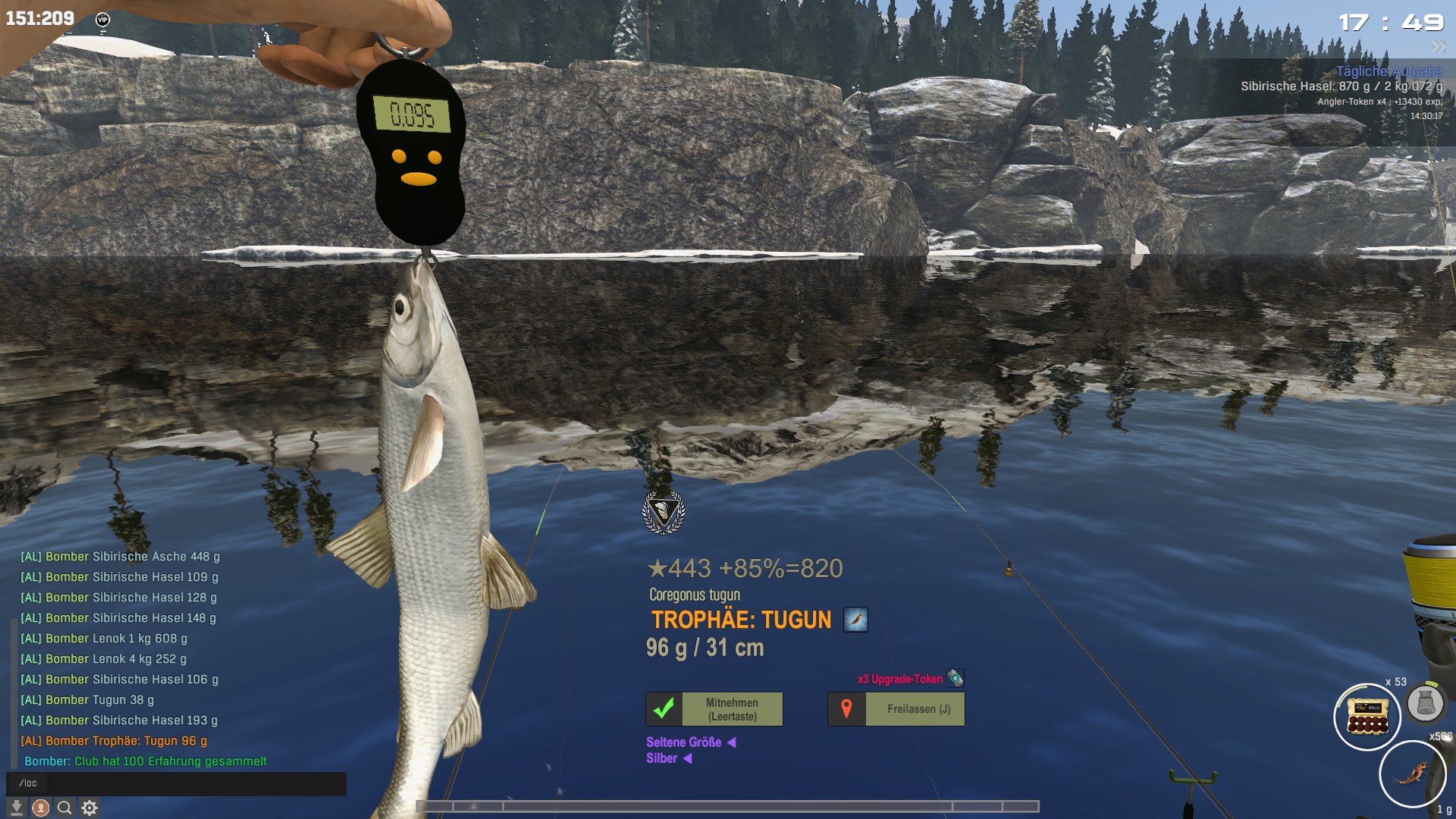The image size is (1456, 819).
Task: Select the Trophäe: Tugun 96 g chat entry
Action: coord(126,741)
